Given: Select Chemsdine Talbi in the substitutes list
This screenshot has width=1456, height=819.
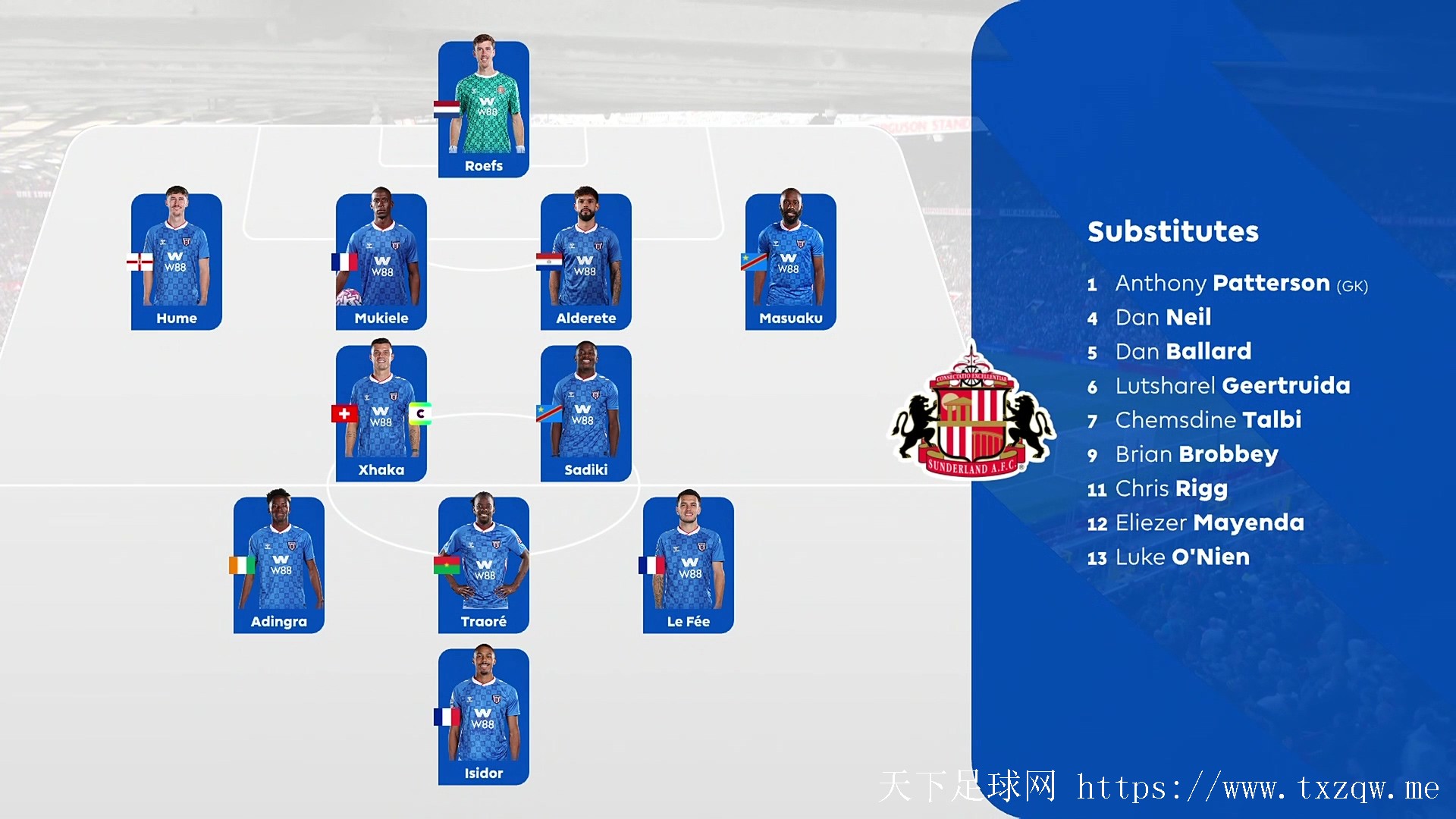Looking at the screenshot, I should pos(1207,420).
